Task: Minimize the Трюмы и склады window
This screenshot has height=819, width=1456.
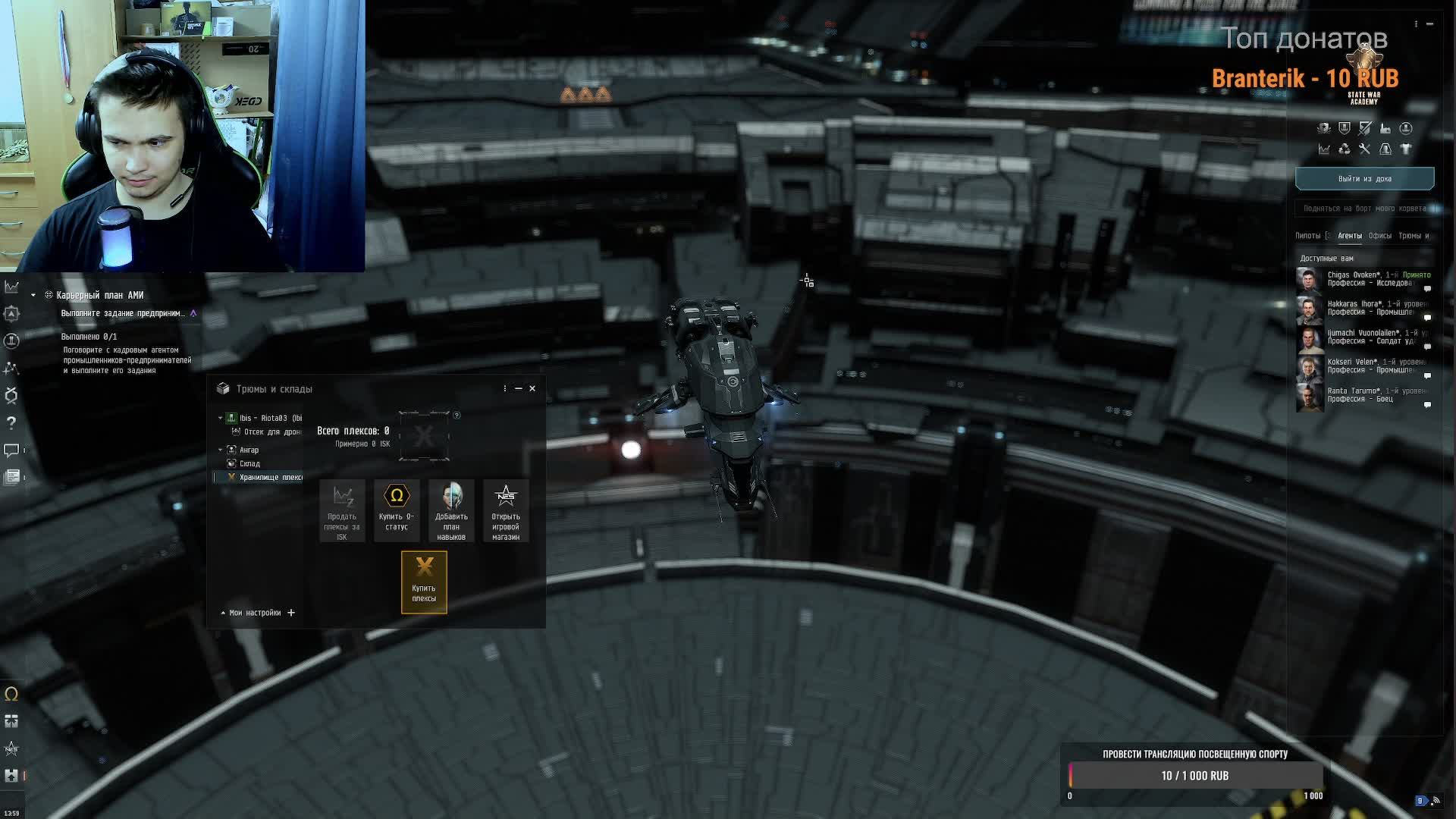Action: [x=519, y=388]
